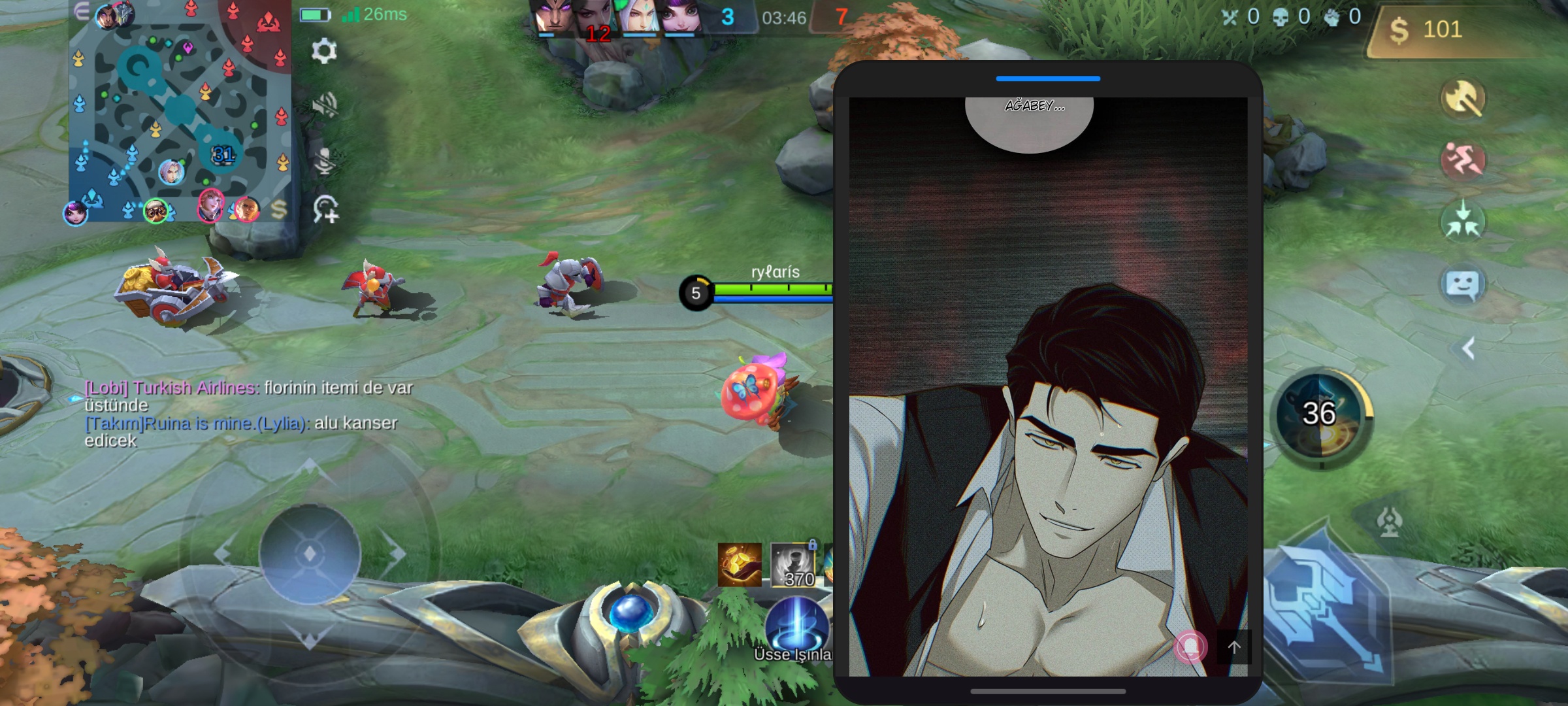Image resolution: width=1568 pixels, height=706 pixels.
Task: Tap the virtual movement joystick
Action: (x=310, y=554)
